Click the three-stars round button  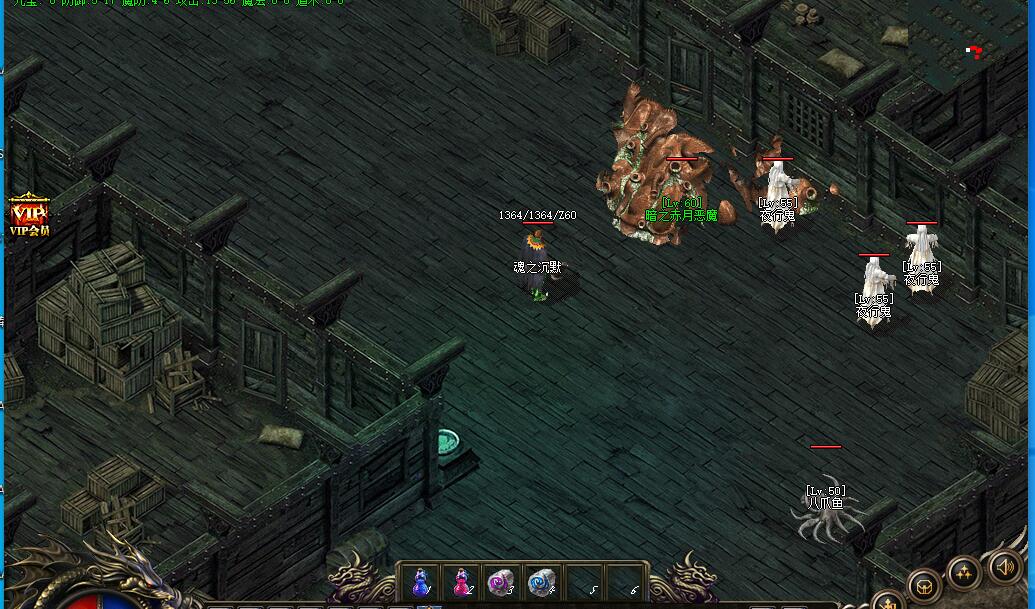coord(965,573)
